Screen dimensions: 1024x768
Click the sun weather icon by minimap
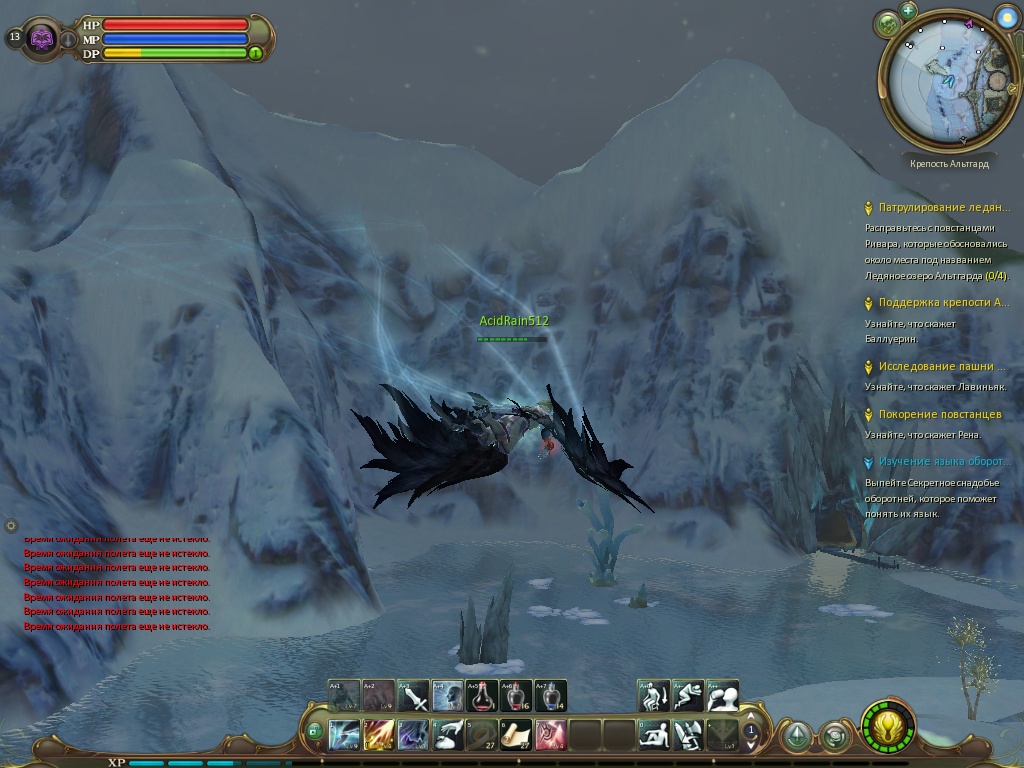(1005, 16)
